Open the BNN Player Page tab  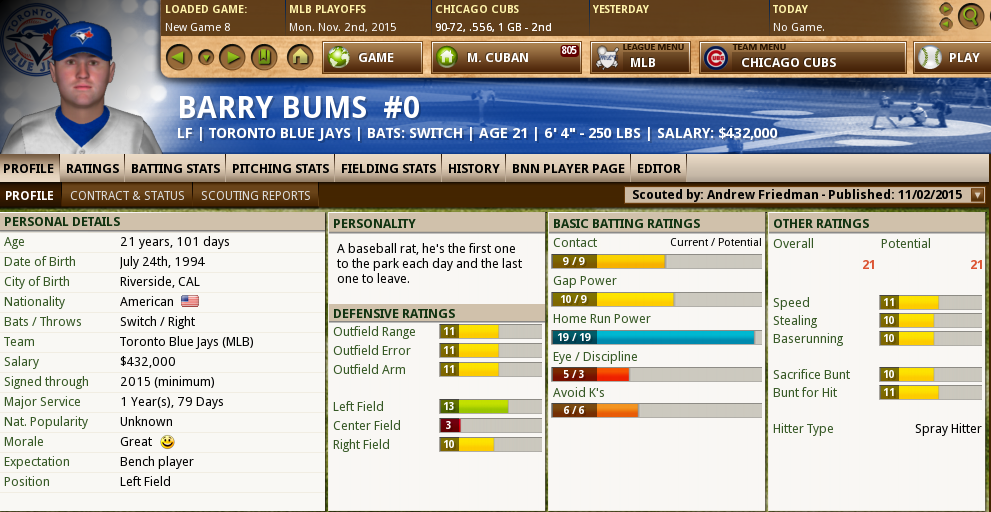pos(568,168)
